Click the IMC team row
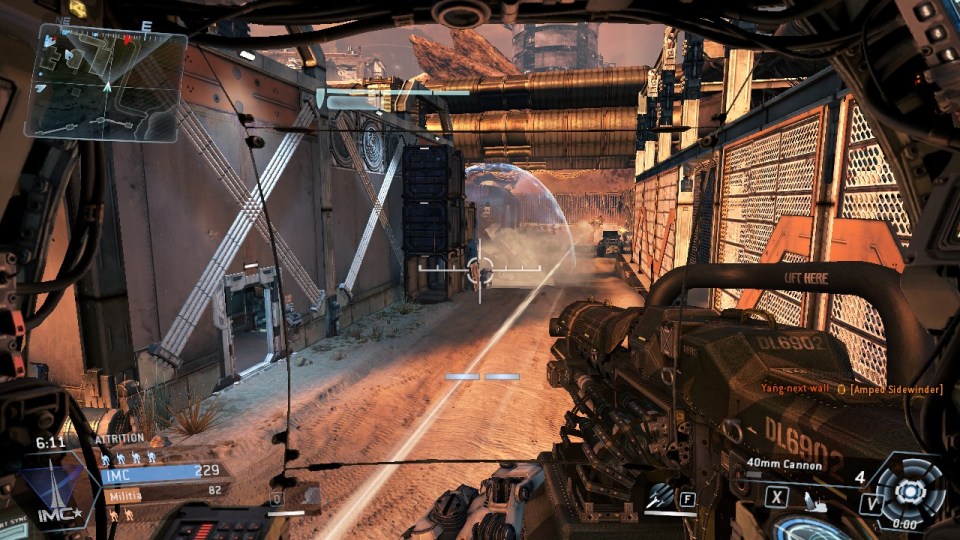This screenshot has height=540, width=960. (x=160, y=472)
